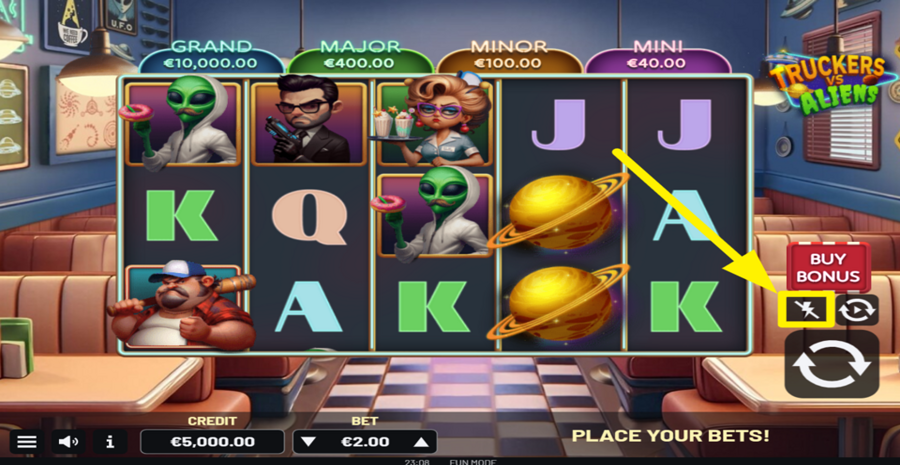This screenshot has width=900, height=465.
Task: Open the hamburger menu
Action: pos(27,441)
